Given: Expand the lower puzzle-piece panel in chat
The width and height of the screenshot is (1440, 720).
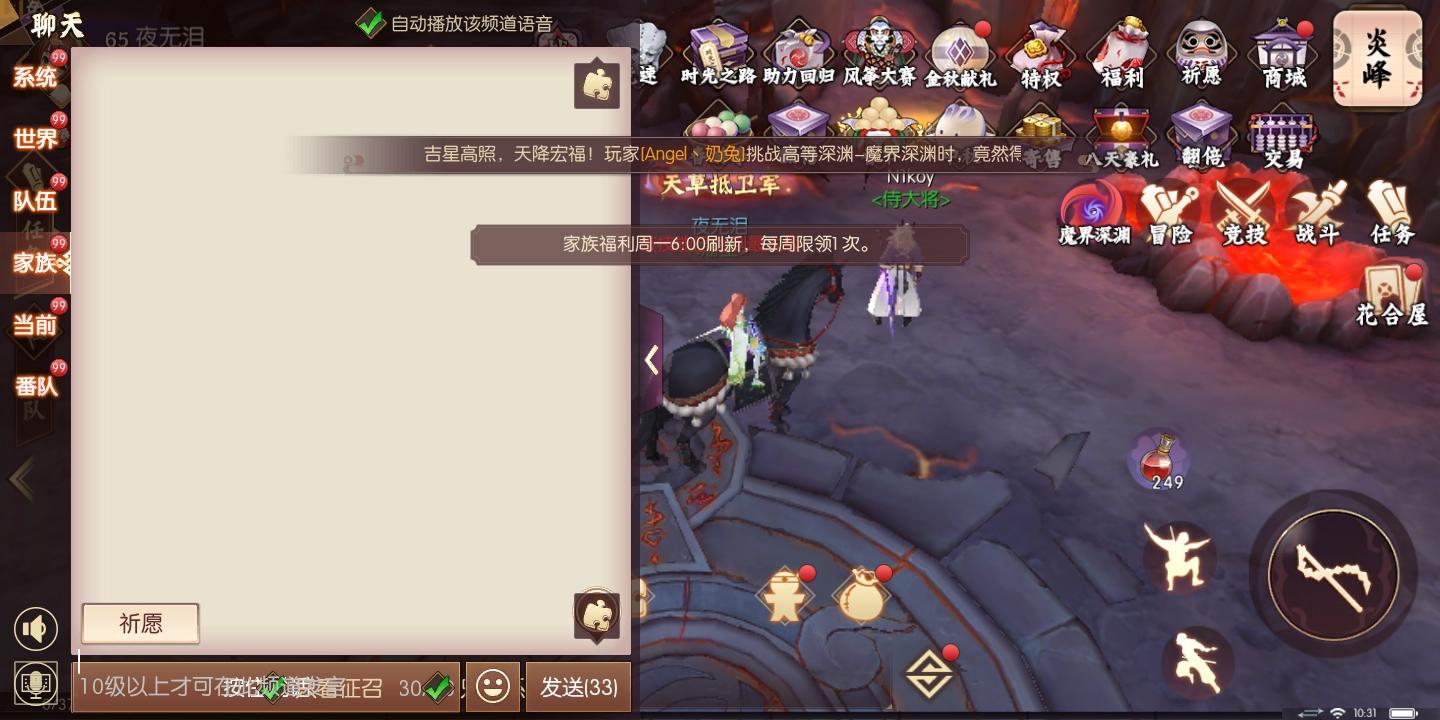Looking at the screenshot, I should [x=596, y=614].
